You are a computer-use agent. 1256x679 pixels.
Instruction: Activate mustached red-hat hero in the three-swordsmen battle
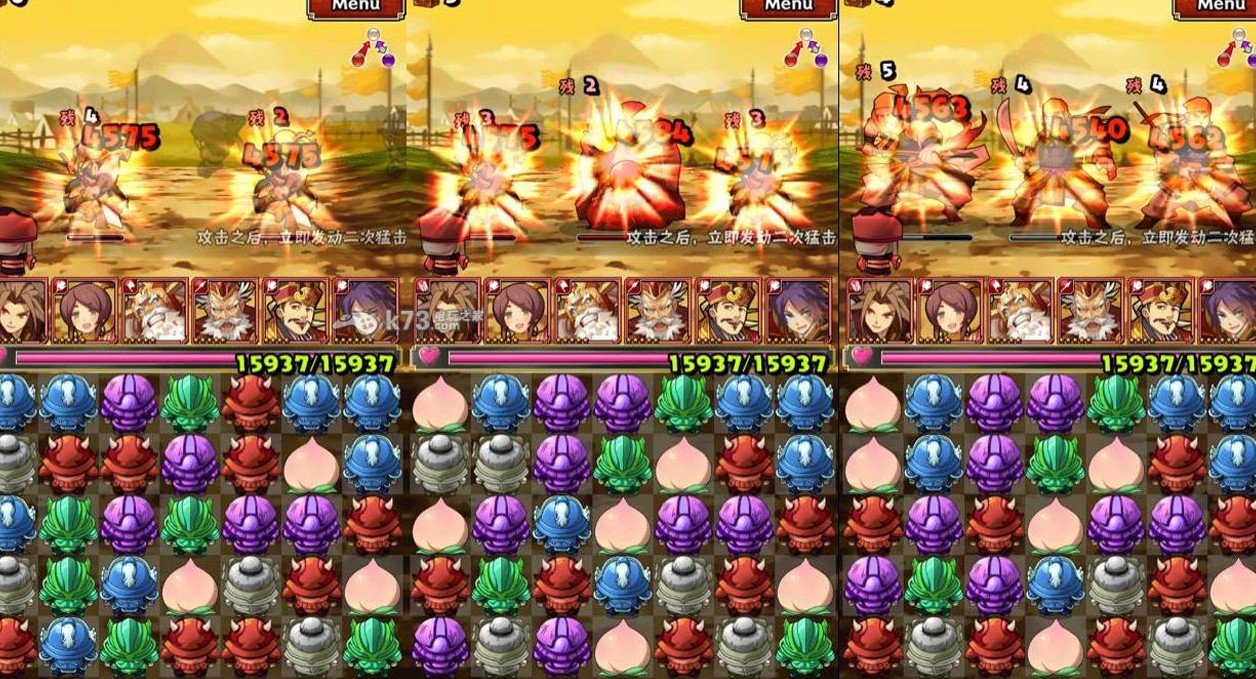pyautogui.click(x=1160, y=311)
